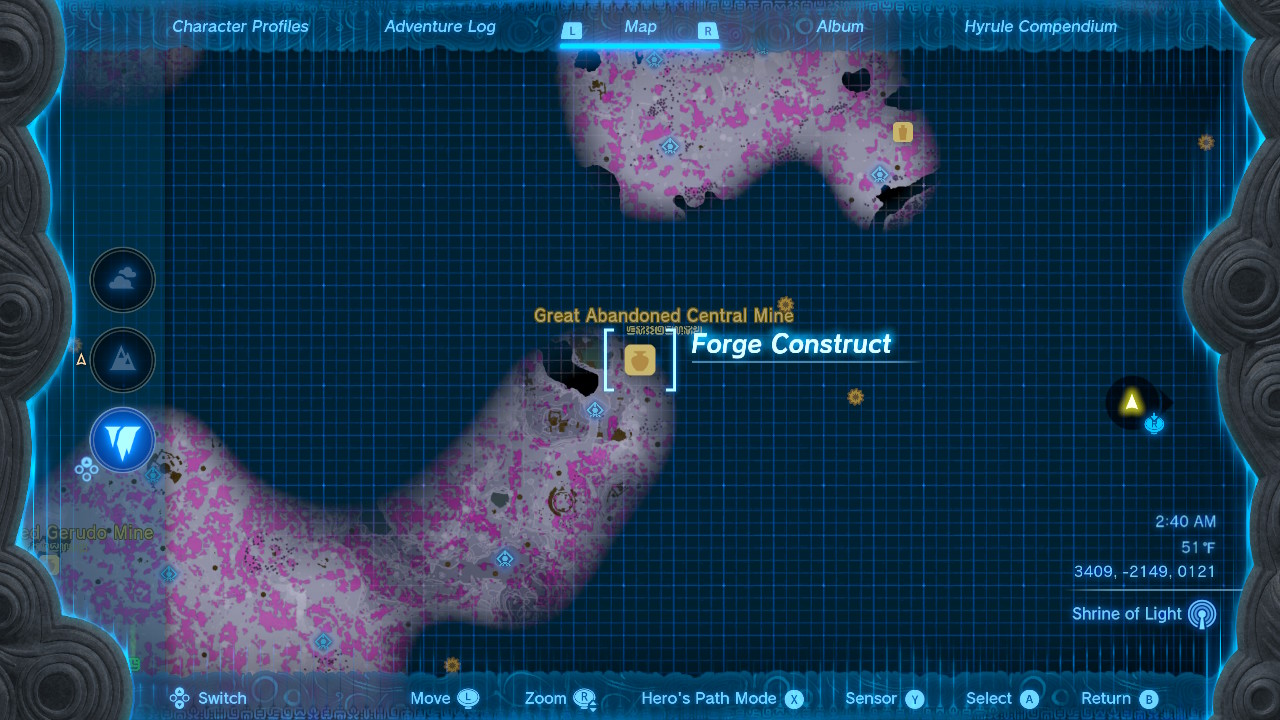Switch to the Album tab
Screen dimensions: 1280x720
click(x=840, y=27)
